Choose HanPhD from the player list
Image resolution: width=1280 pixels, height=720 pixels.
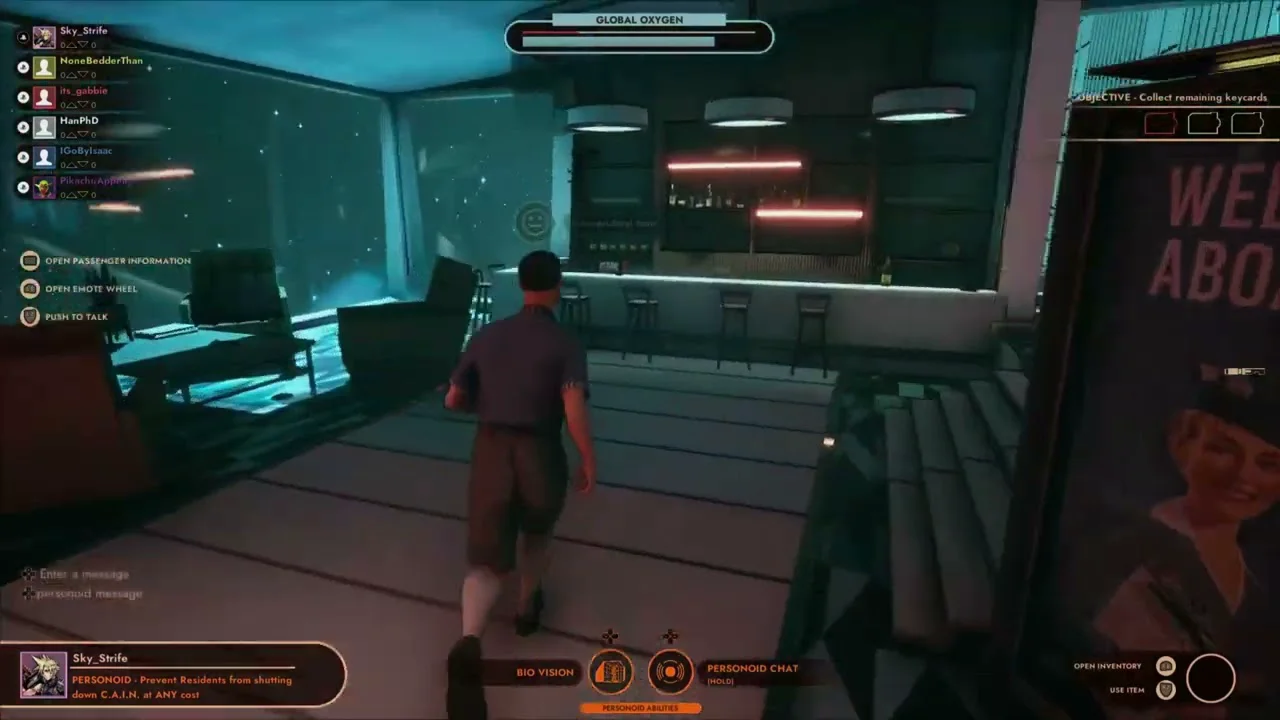[x=78, y=121]
